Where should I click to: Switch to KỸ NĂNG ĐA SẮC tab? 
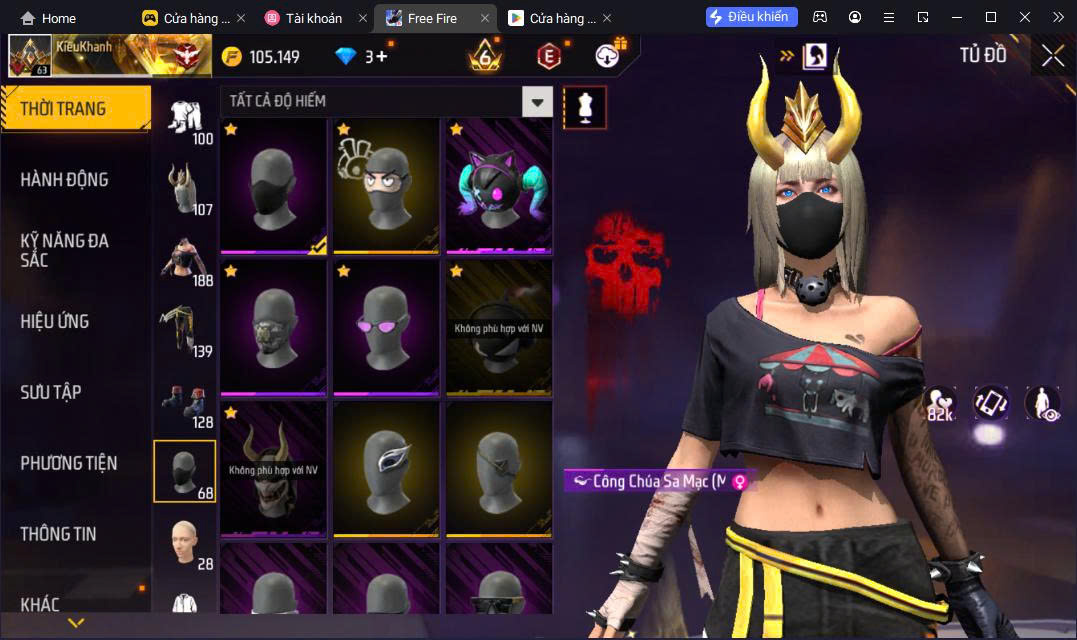(65, 250)
